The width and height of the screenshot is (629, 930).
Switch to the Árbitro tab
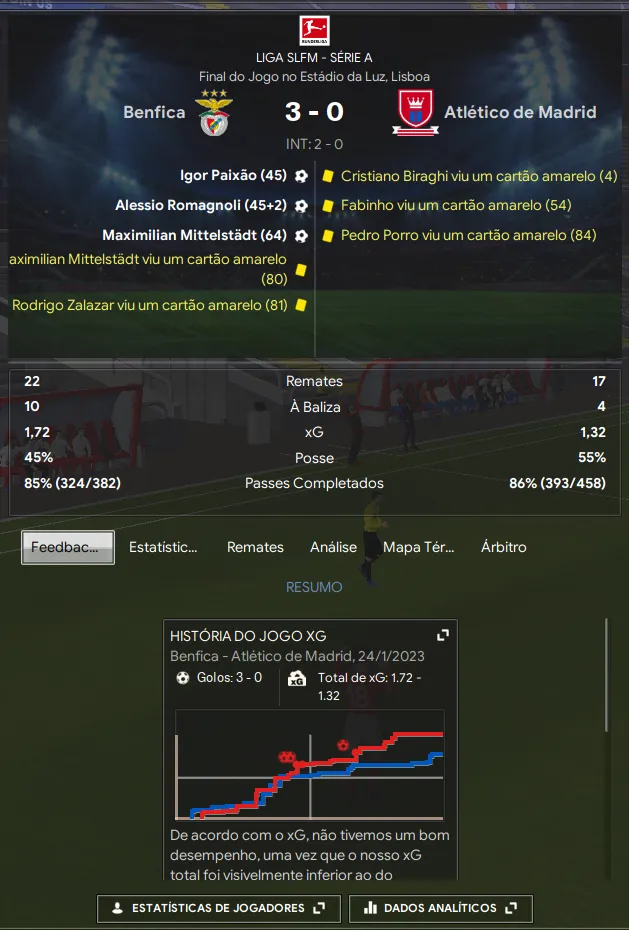(x=503, y=547)
